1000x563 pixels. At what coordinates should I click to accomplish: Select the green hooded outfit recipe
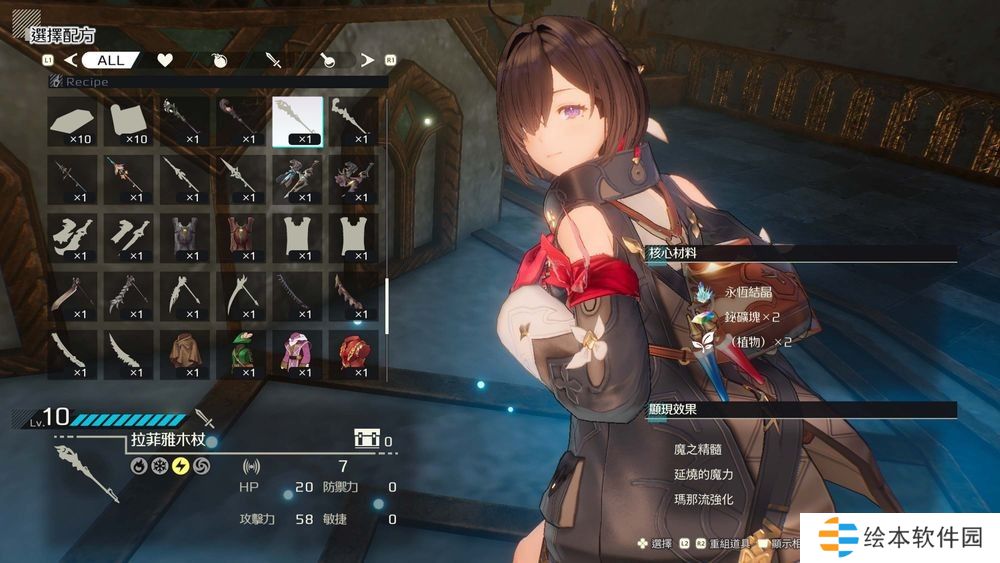(241, 354)
